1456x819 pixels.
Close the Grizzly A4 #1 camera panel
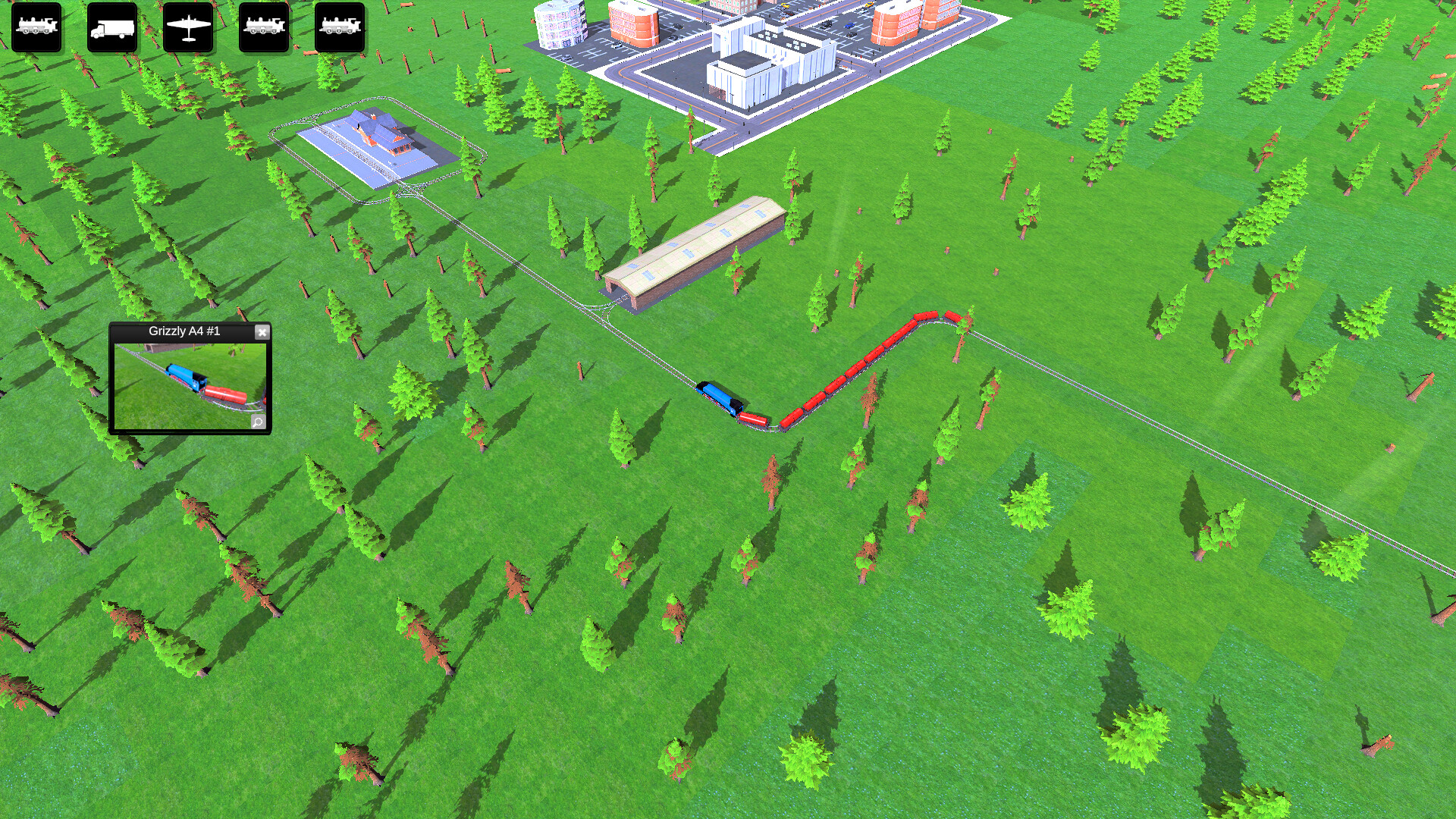point(263,331)
